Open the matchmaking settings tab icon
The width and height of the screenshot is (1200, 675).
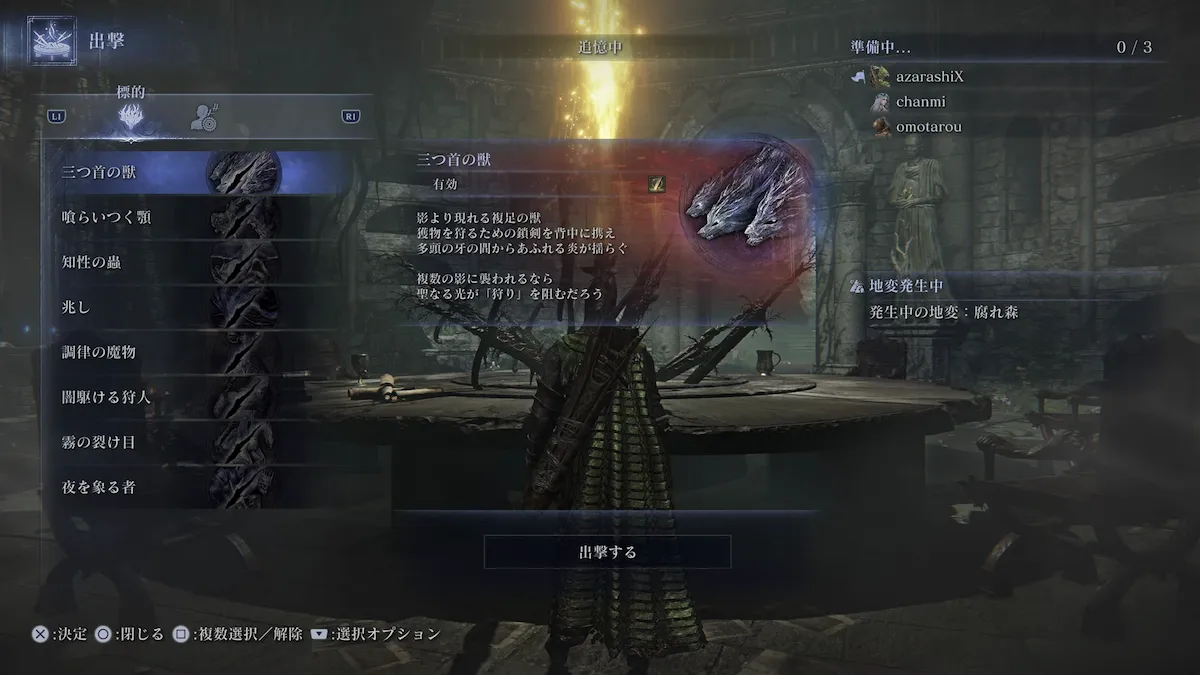coord(205,118)
